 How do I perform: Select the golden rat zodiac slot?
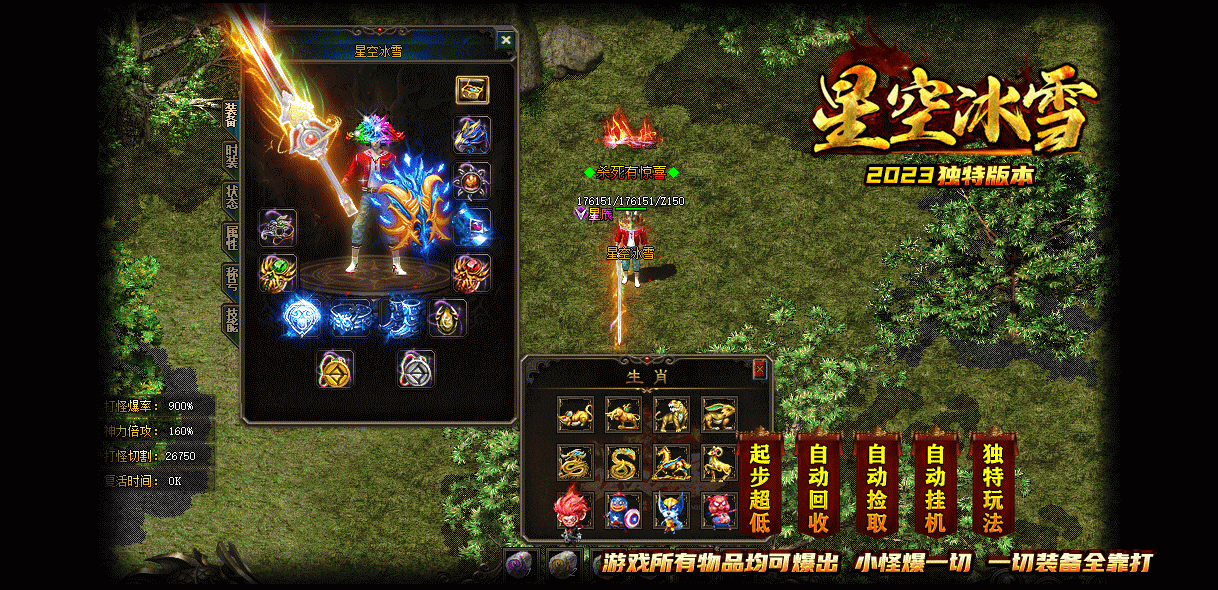(575, 414)
